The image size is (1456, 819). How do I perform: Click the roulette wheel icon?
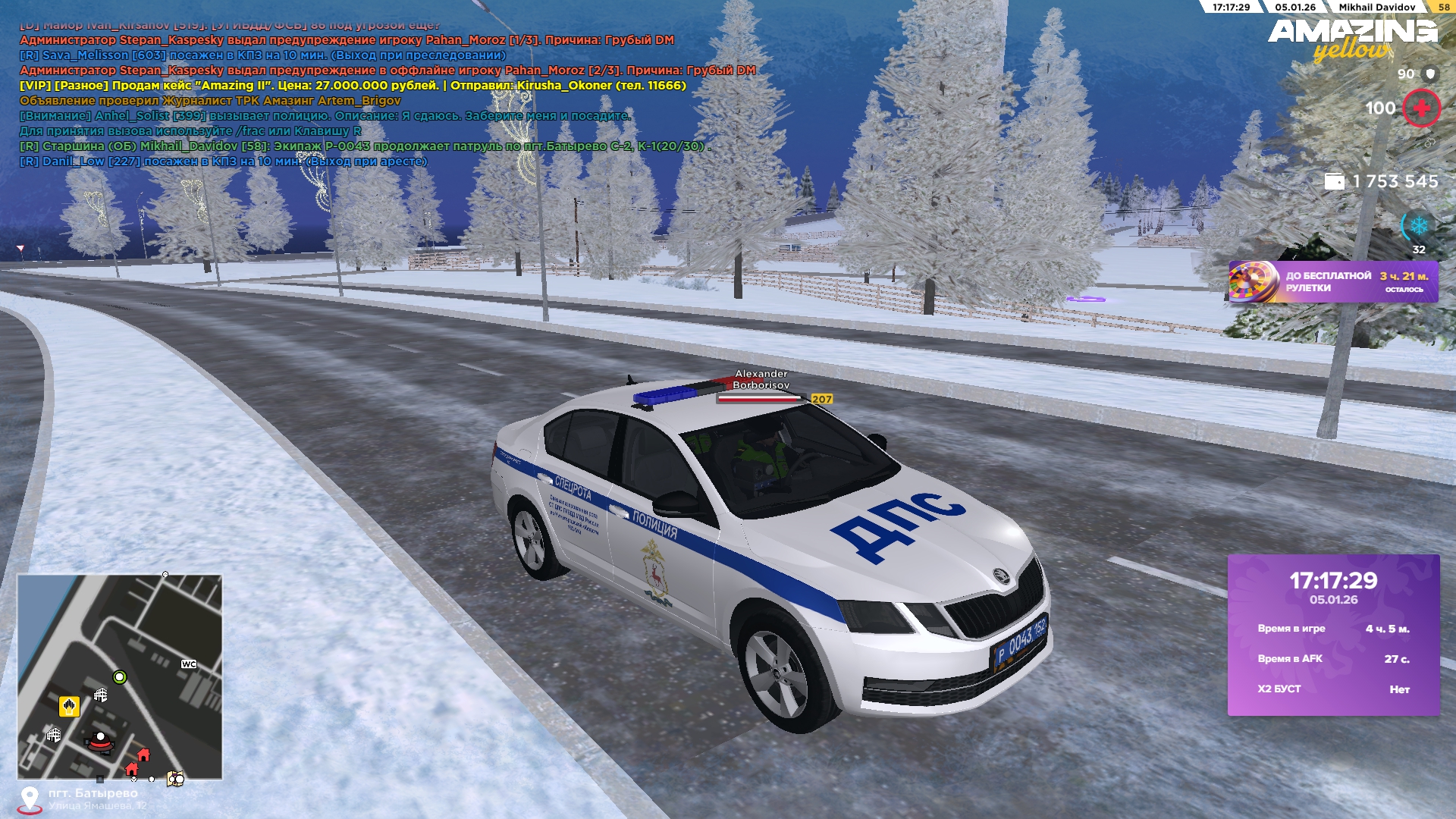pos(1251,282)
